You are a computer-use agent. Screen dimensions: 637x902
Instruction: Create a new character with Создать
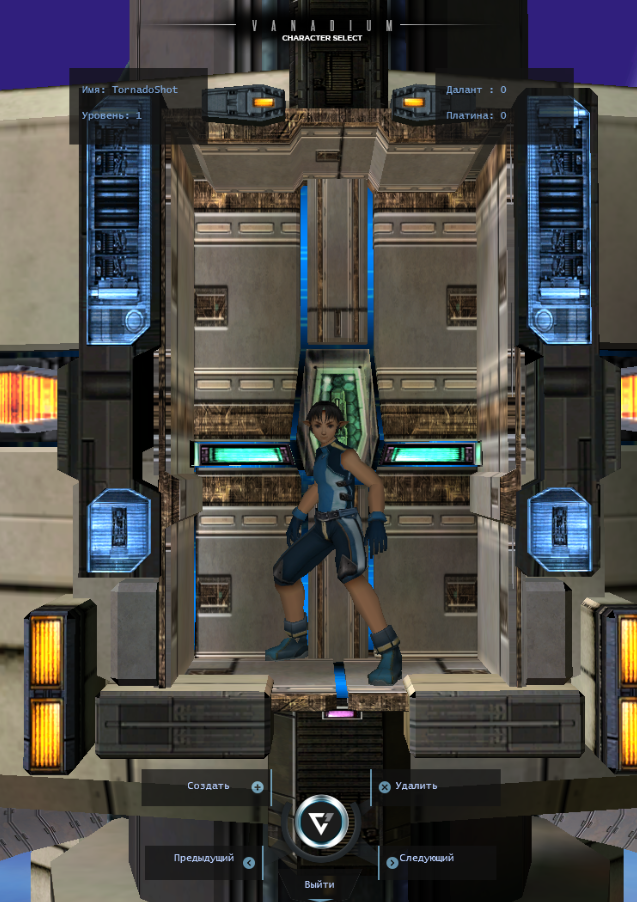(x=210, y=786)
